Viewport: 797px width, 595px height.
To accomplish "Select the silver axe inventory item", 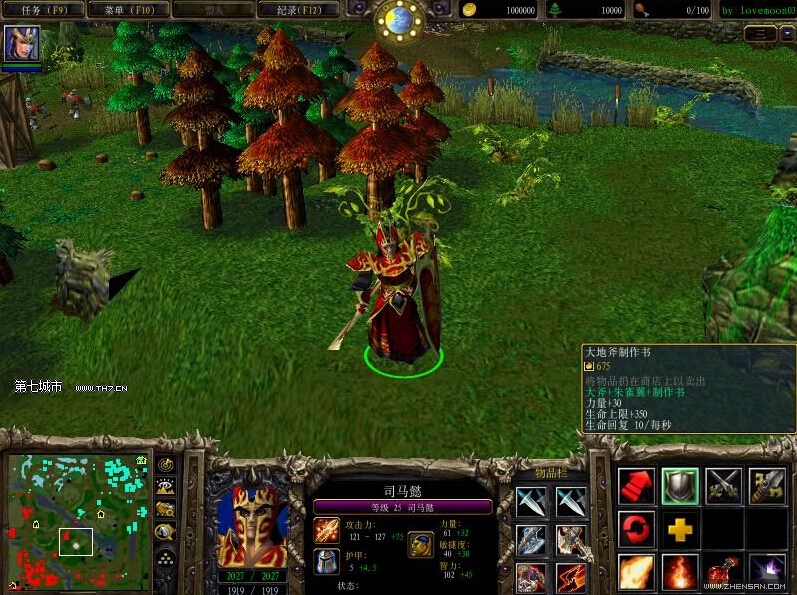I will 531,540.
